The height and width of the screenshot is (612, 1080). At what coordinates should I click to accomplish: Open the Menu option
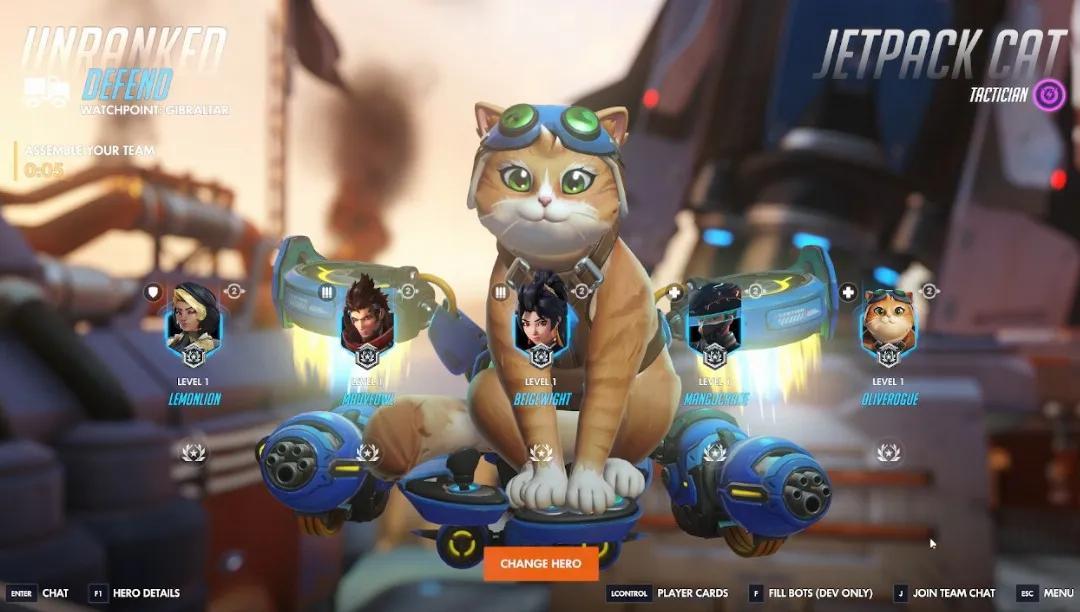click(x=1045, y=593)
